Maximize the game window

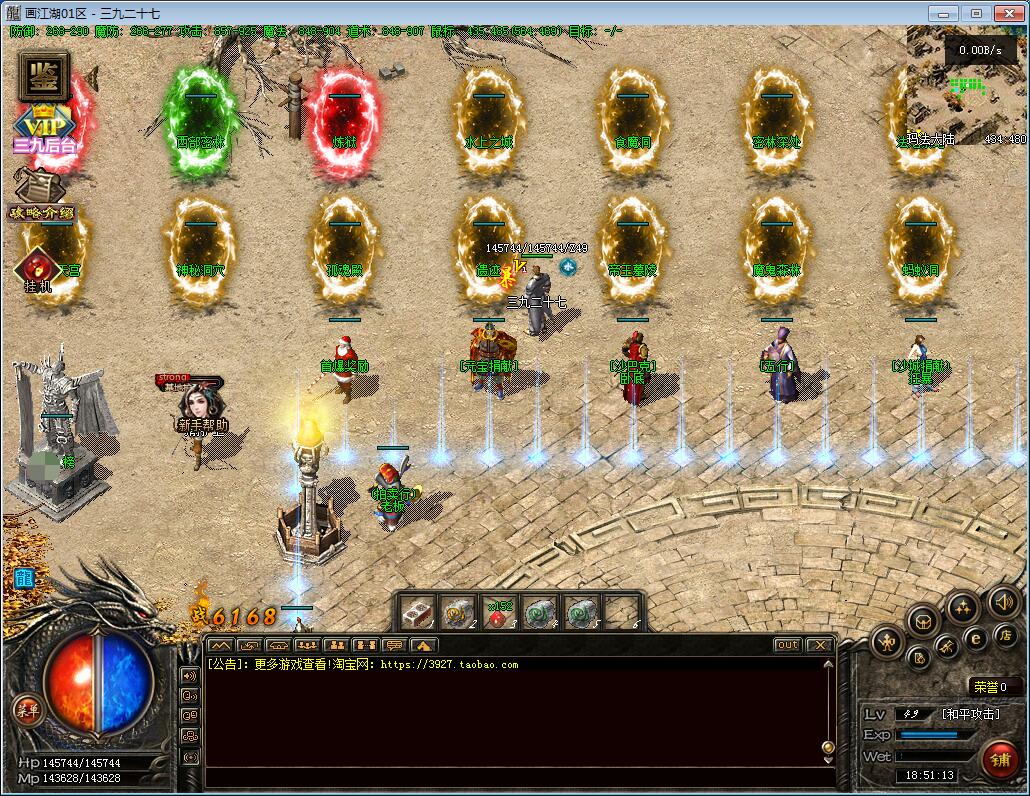(x=976, y=13)
